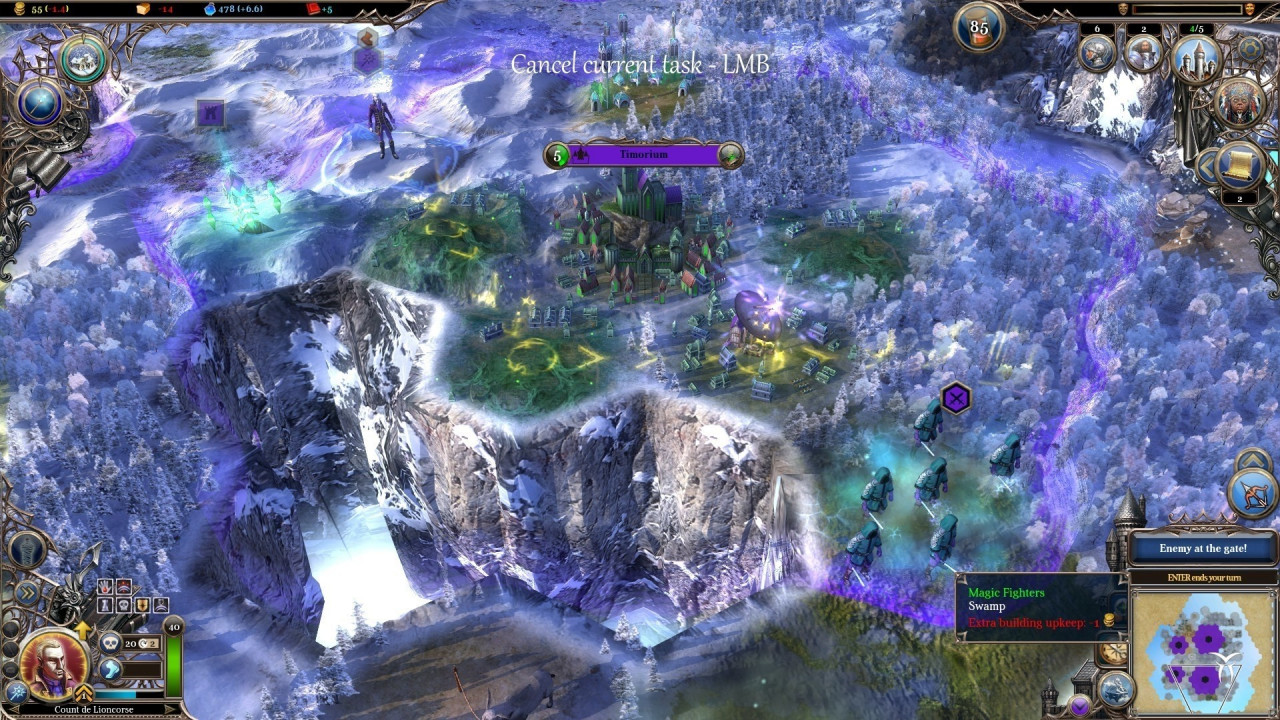Viewport: 1280px width, 720px height.
Task: Click the headdress leader portrait
Action: 1240,102
